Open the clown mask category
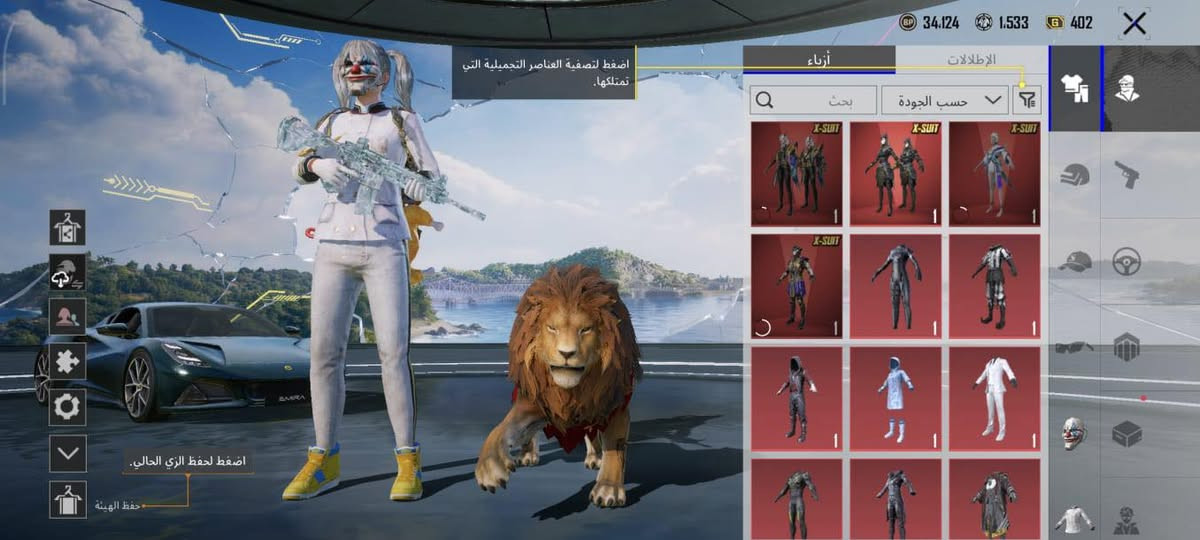This screenshot has width=1200, height=540. coord(1075,433)
